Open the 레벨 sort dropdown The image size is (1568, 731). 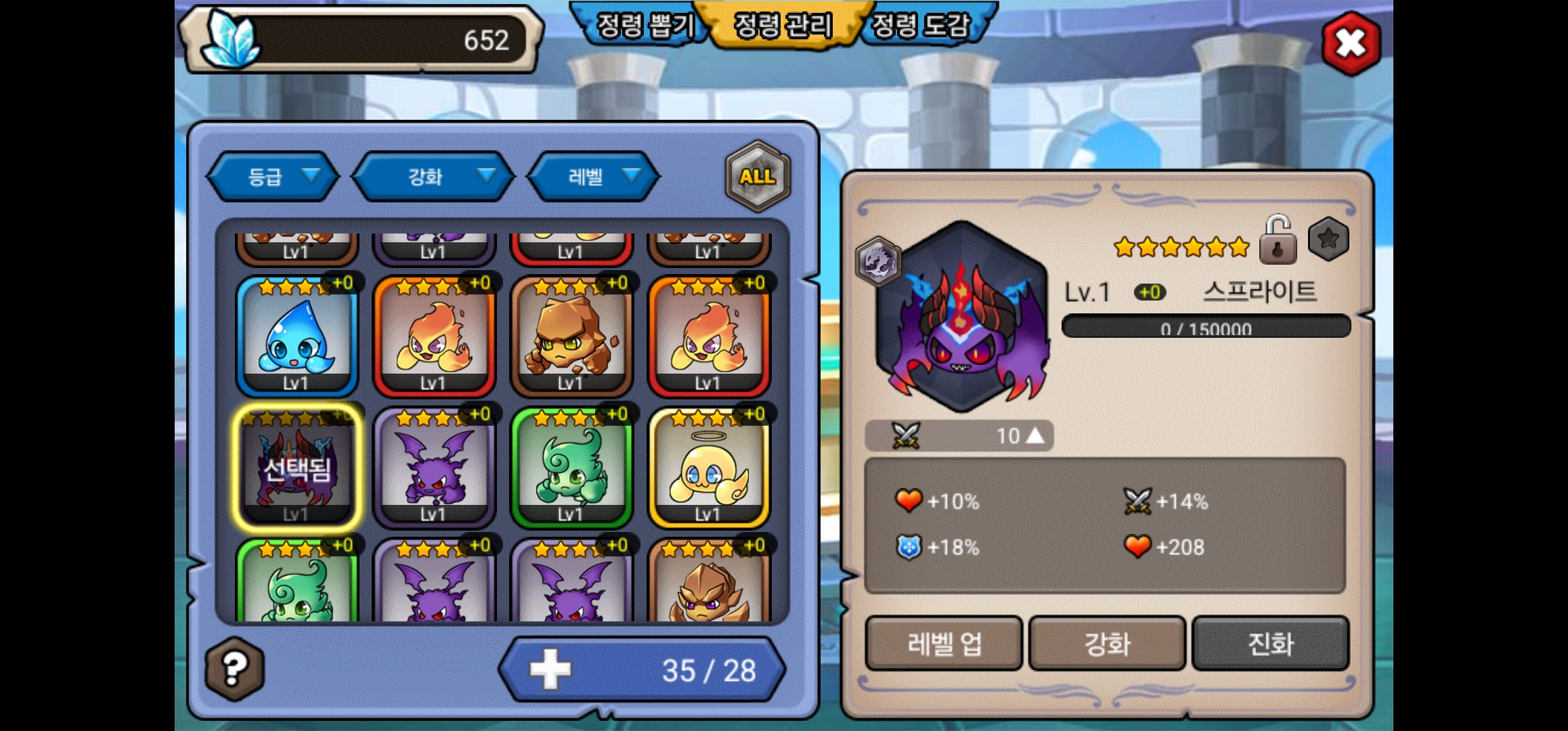click(594, 177)
